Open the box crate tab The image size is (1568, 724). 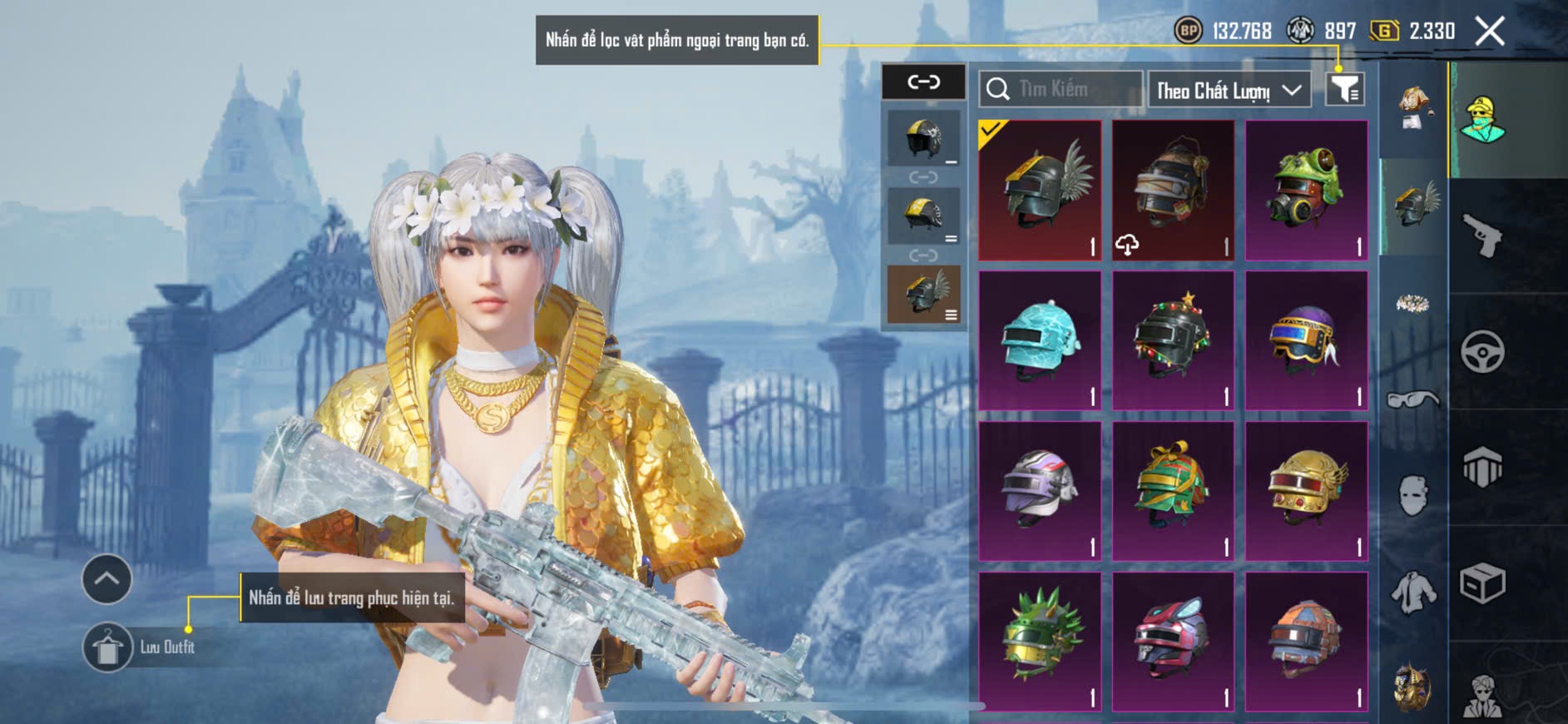pyautogui.click(x=1482, y=583)
